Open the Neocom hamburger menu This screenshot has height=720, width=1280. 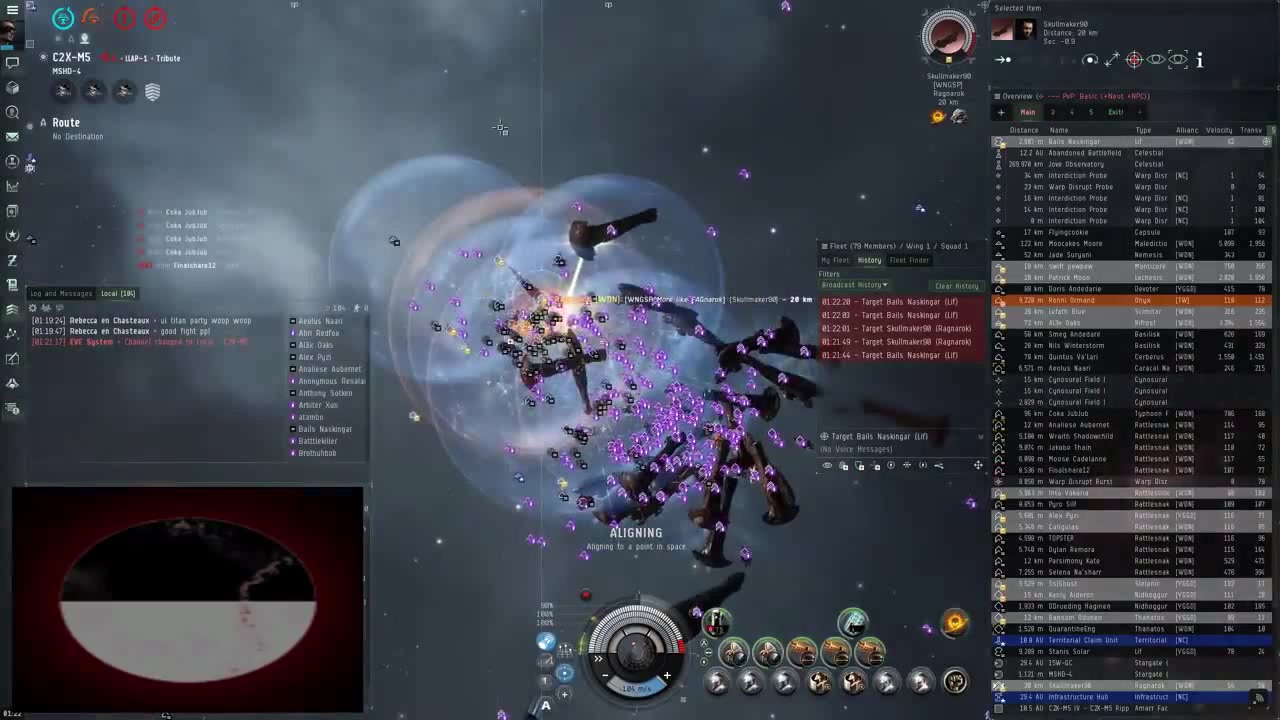[x=12, y=9]
